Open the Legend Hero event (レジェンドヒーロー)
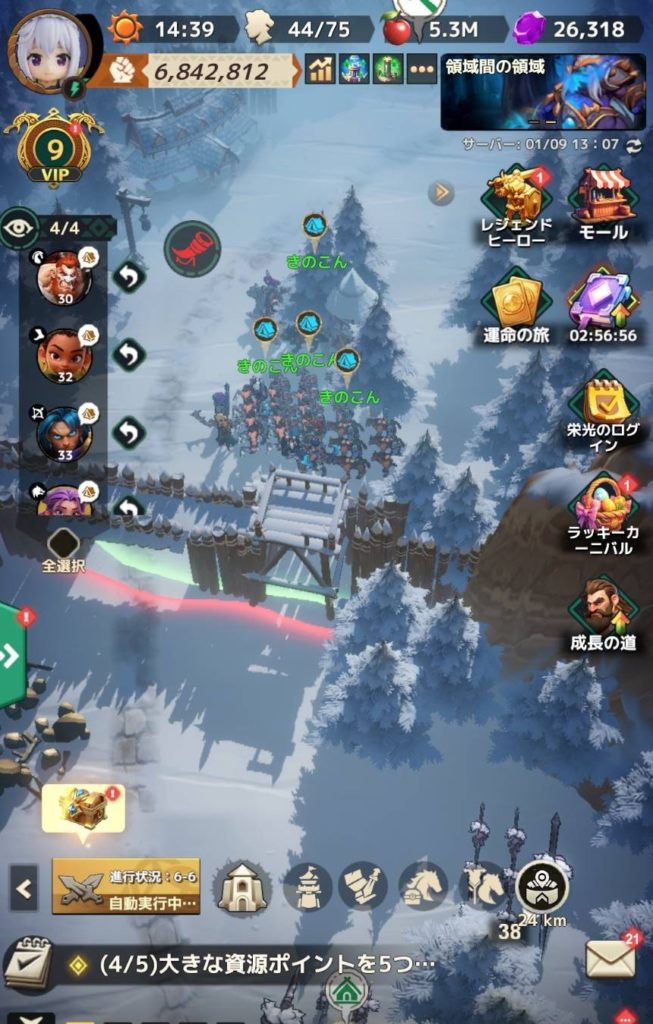This screenshot has width=653, height=1024. pos(516,204)
